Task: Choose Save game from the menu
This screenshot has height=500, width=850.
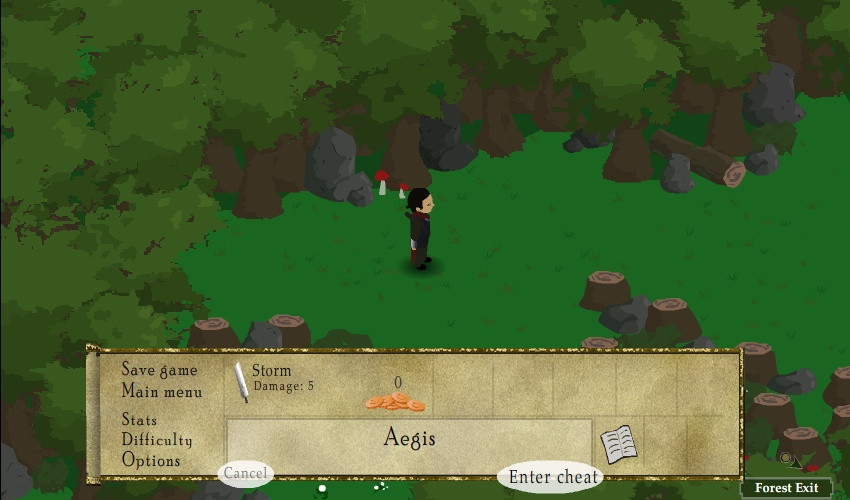Action: (160, 370)
